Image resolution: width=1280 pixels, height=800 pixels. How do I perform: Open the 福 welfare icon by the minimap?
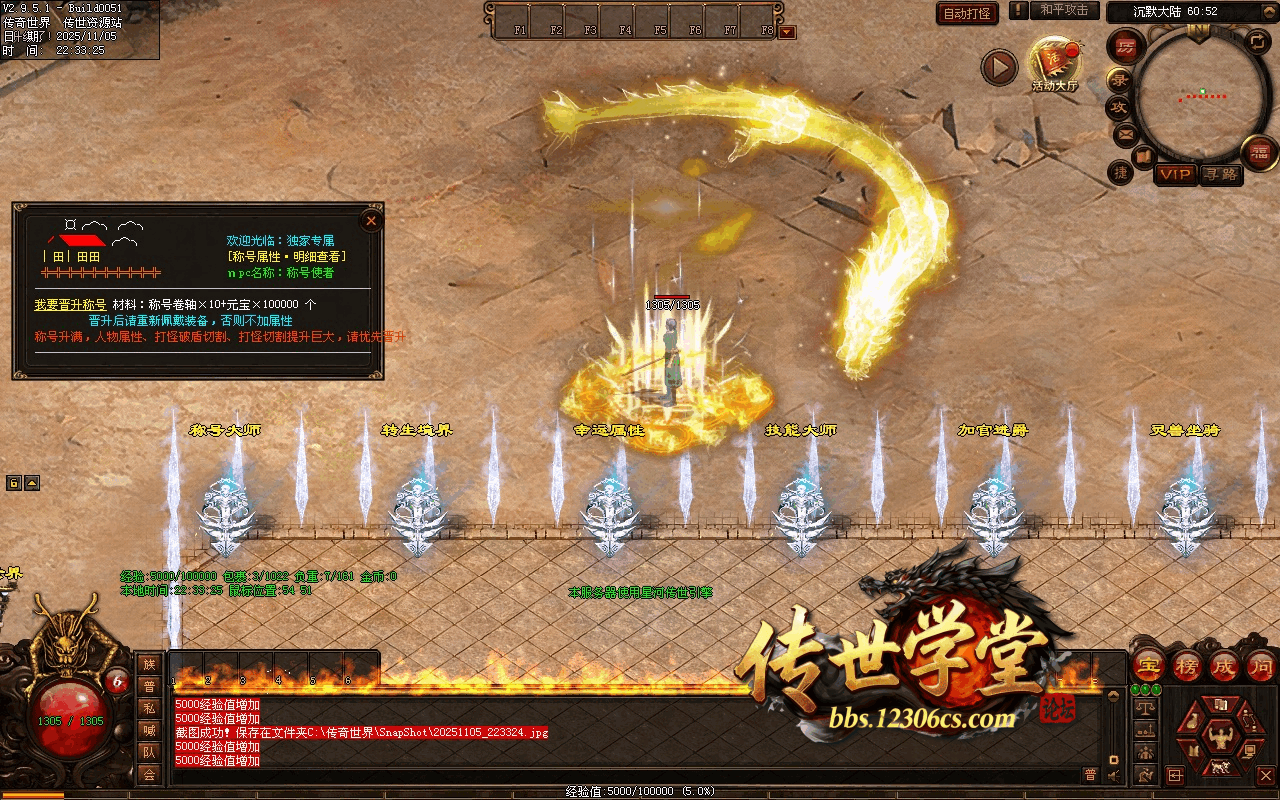[1259, 153]
